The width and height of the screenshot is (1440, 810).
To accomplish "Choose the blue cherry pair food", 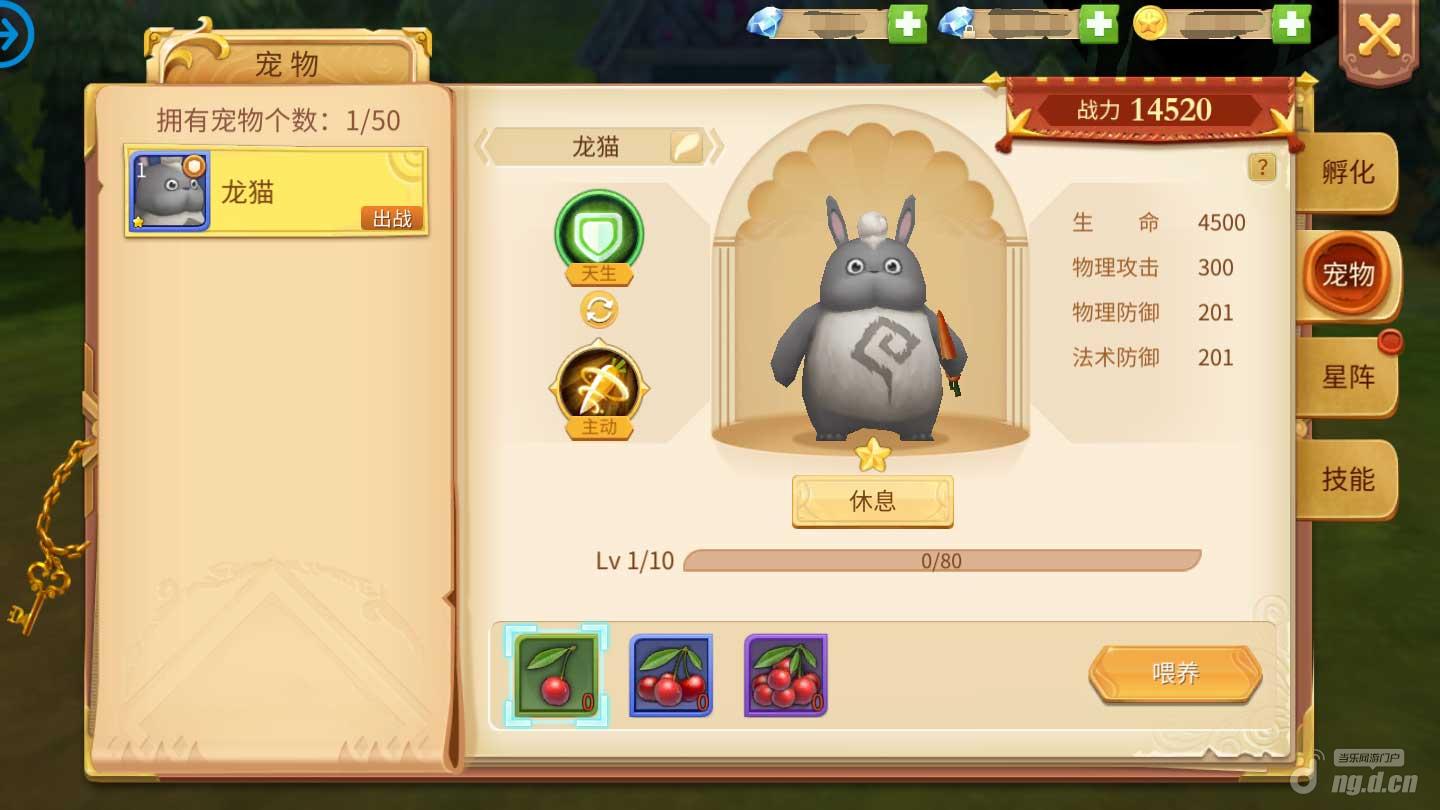I will tap(670, 675).
